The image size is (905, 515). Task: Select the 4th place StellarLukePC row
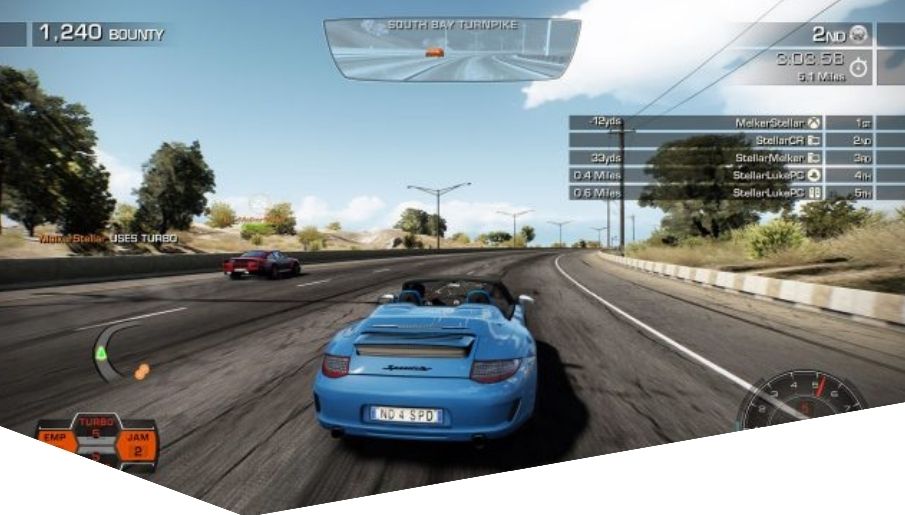(x=736, y=175)
